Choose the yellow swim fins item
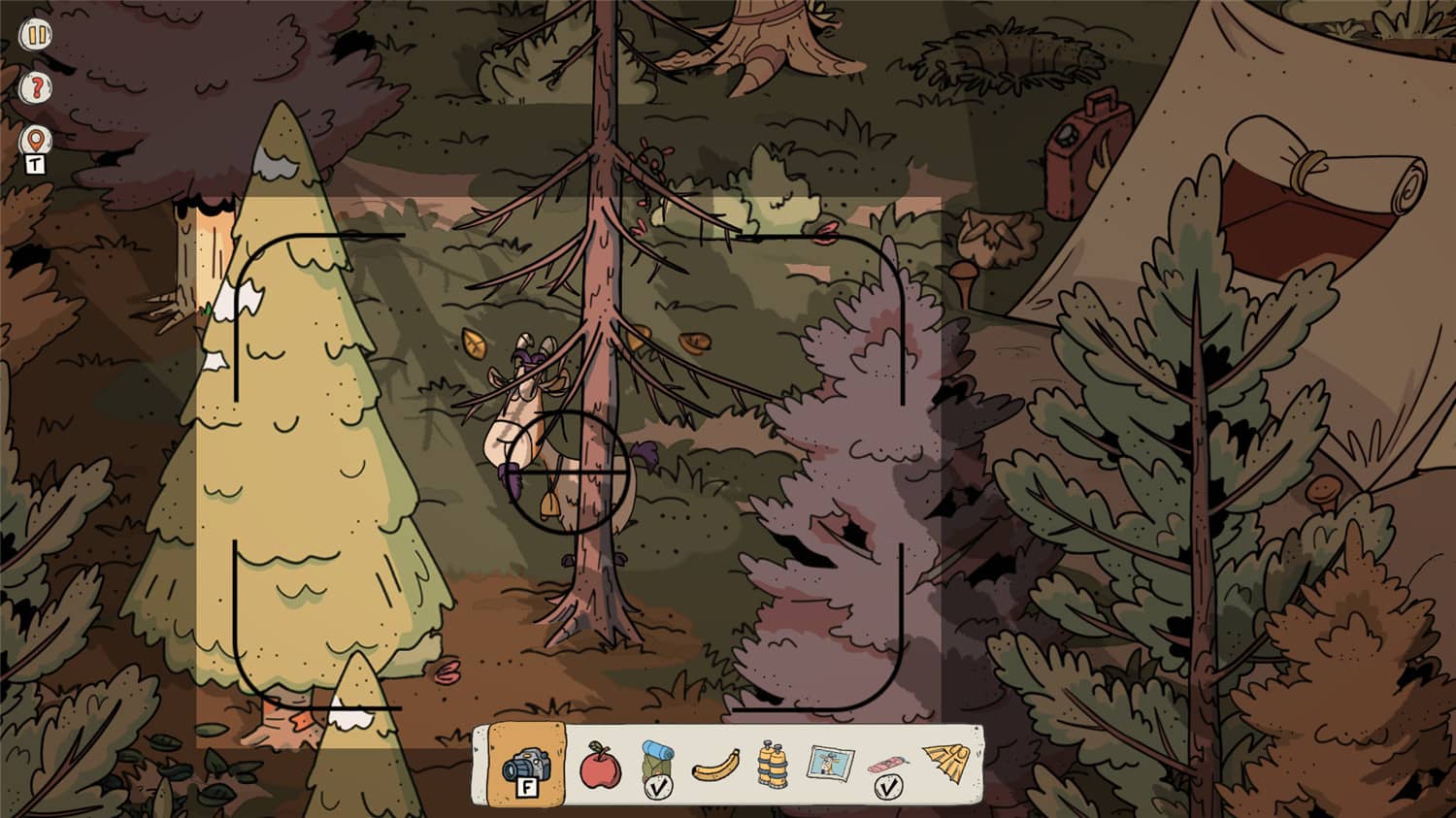 coord(944,764)
